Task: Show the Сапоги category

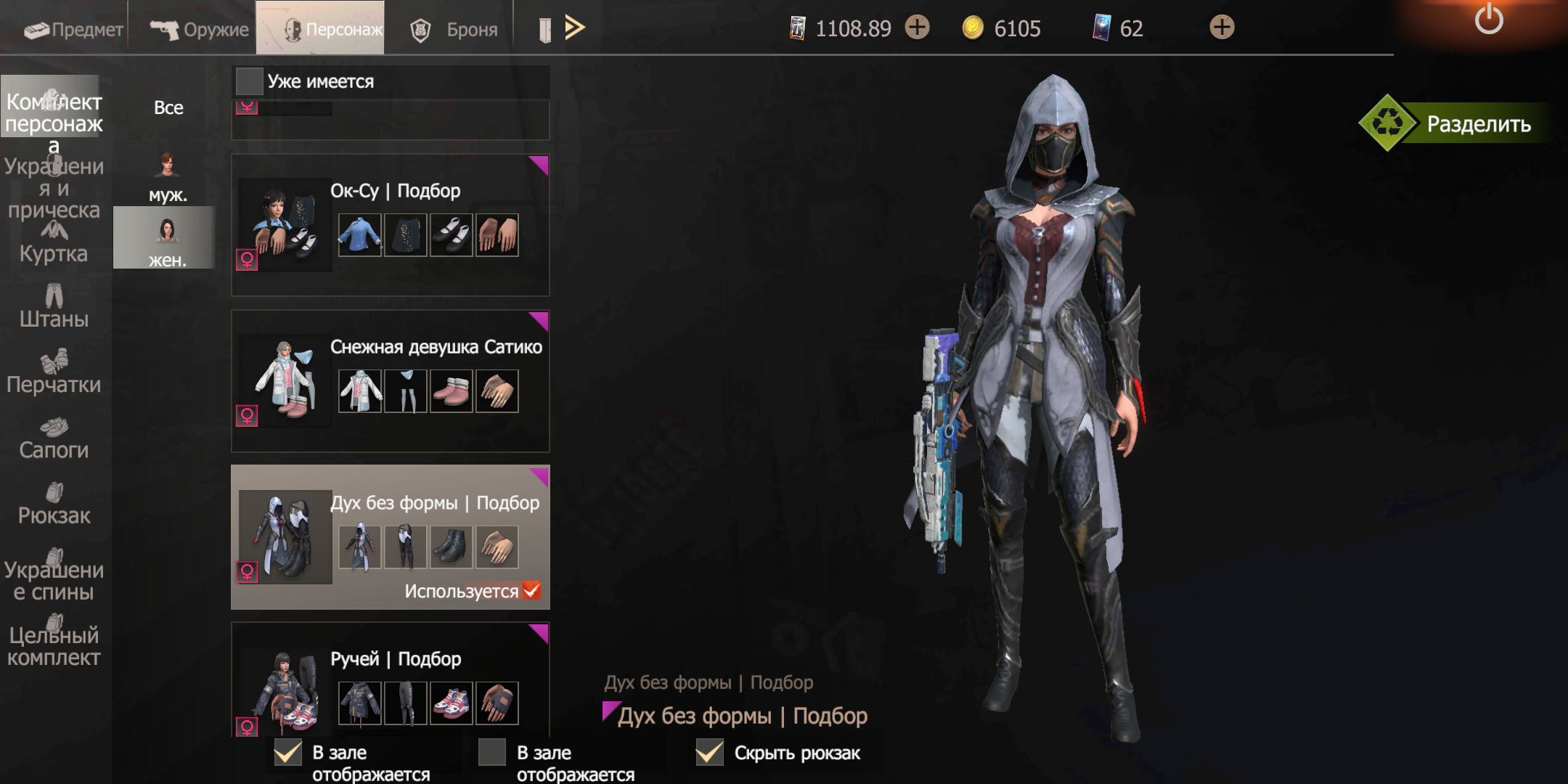Action: (54, 438)
